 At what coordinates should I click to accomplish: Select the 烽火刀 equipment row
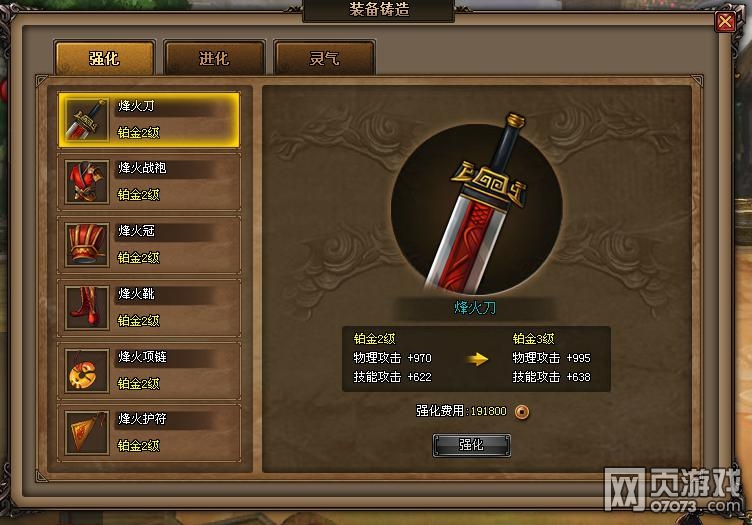(148, 120)
